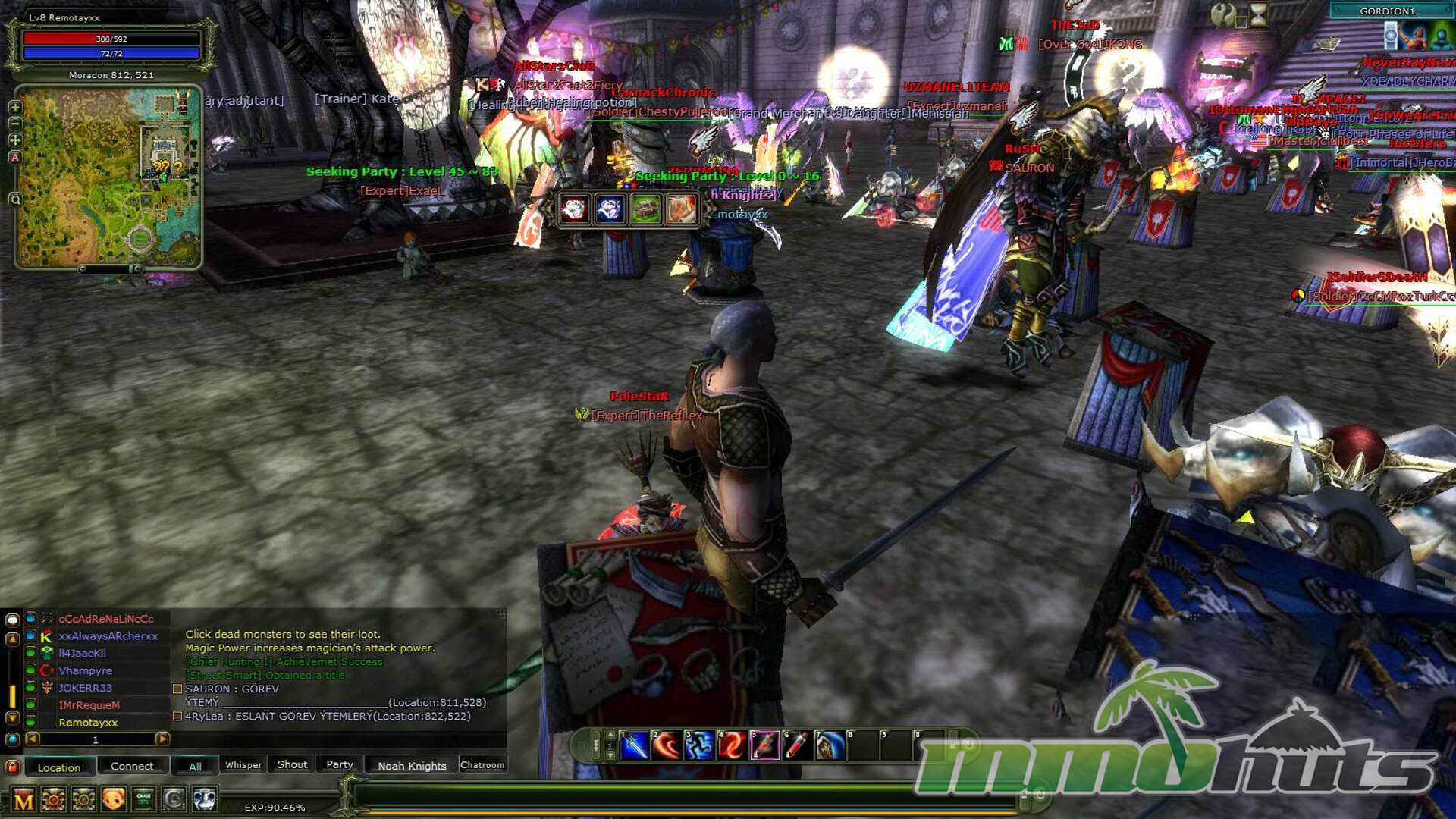This screenshot has width=1456, height=819.
Task: Open the Noah Knights chat tab
Action: point(412,765)
